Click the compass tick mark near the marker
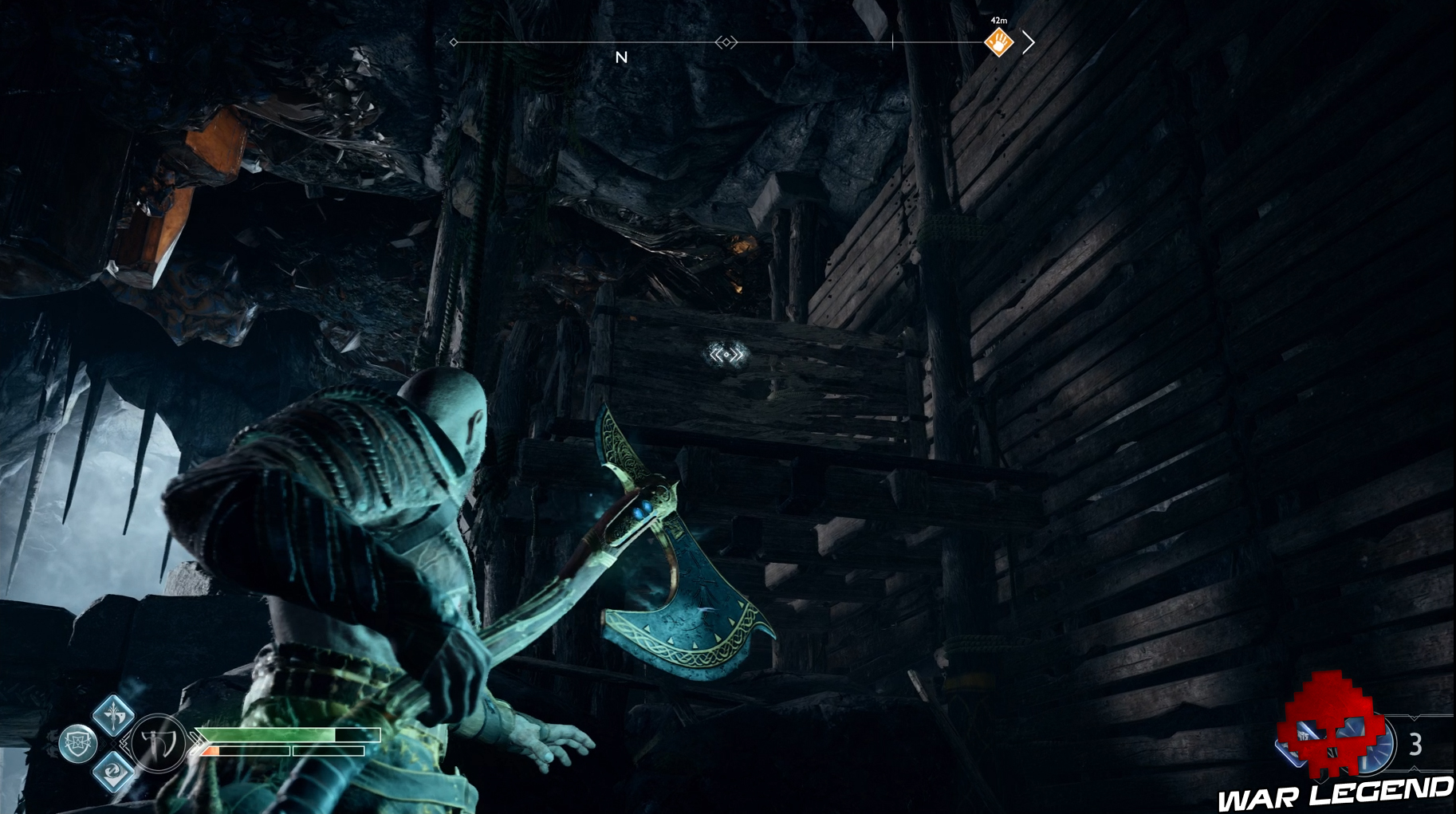Screen dimensions: 1456x814 pyautogui.click(x=893, y=41)
